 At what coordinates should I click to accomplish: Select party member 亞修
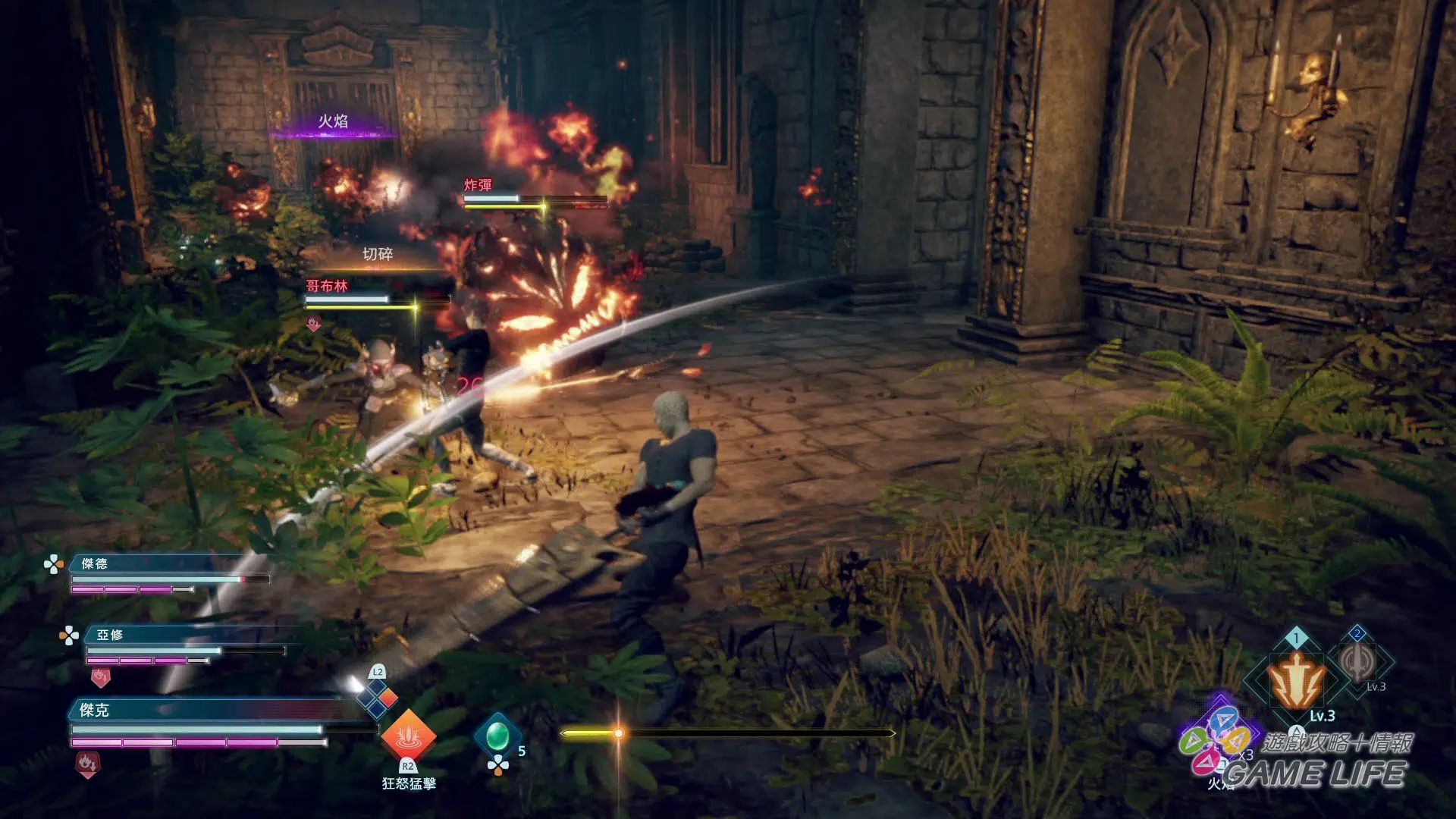110,635
